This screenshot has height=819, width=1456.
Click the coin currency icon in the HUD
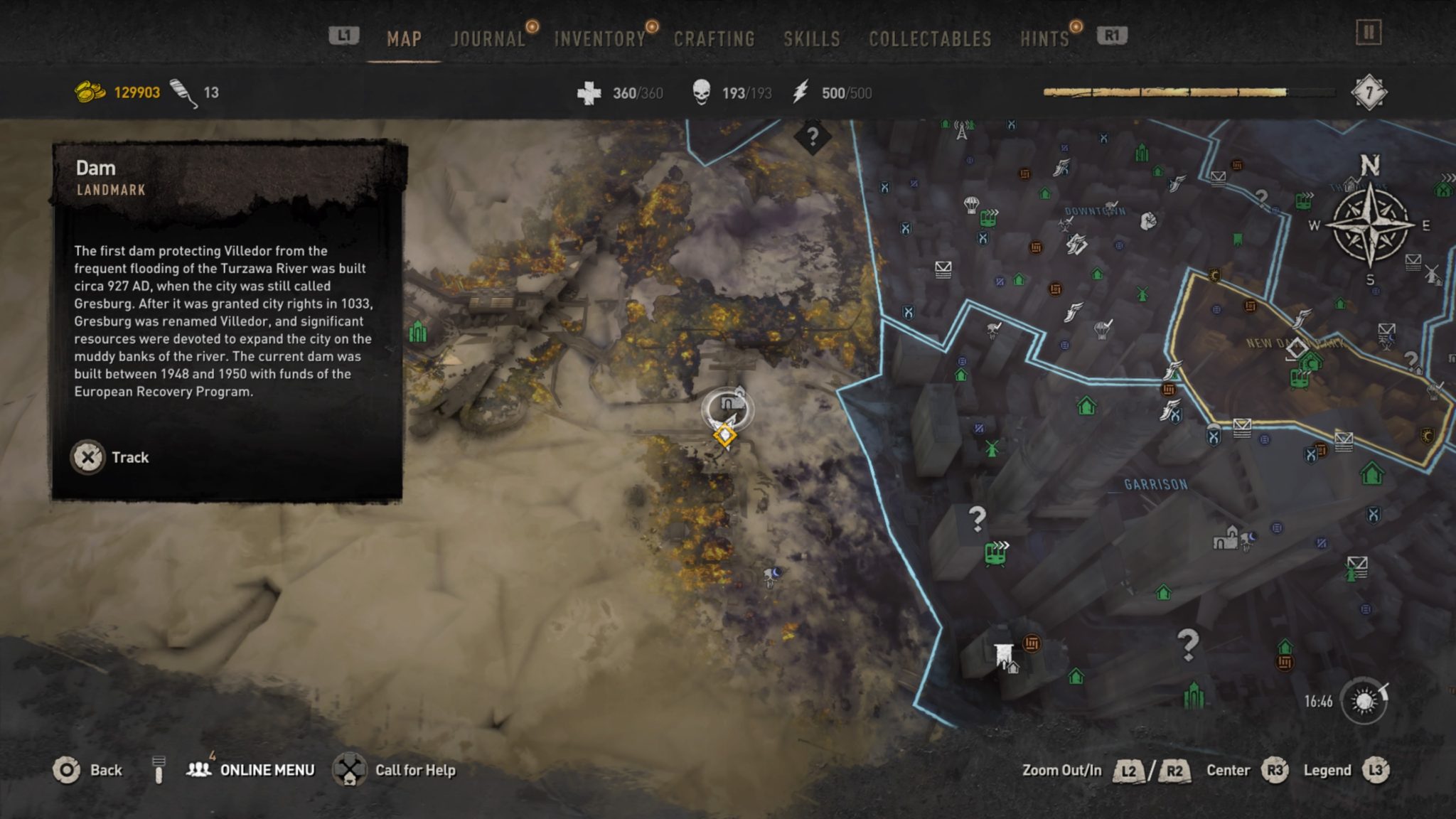[x=89, y=91]
